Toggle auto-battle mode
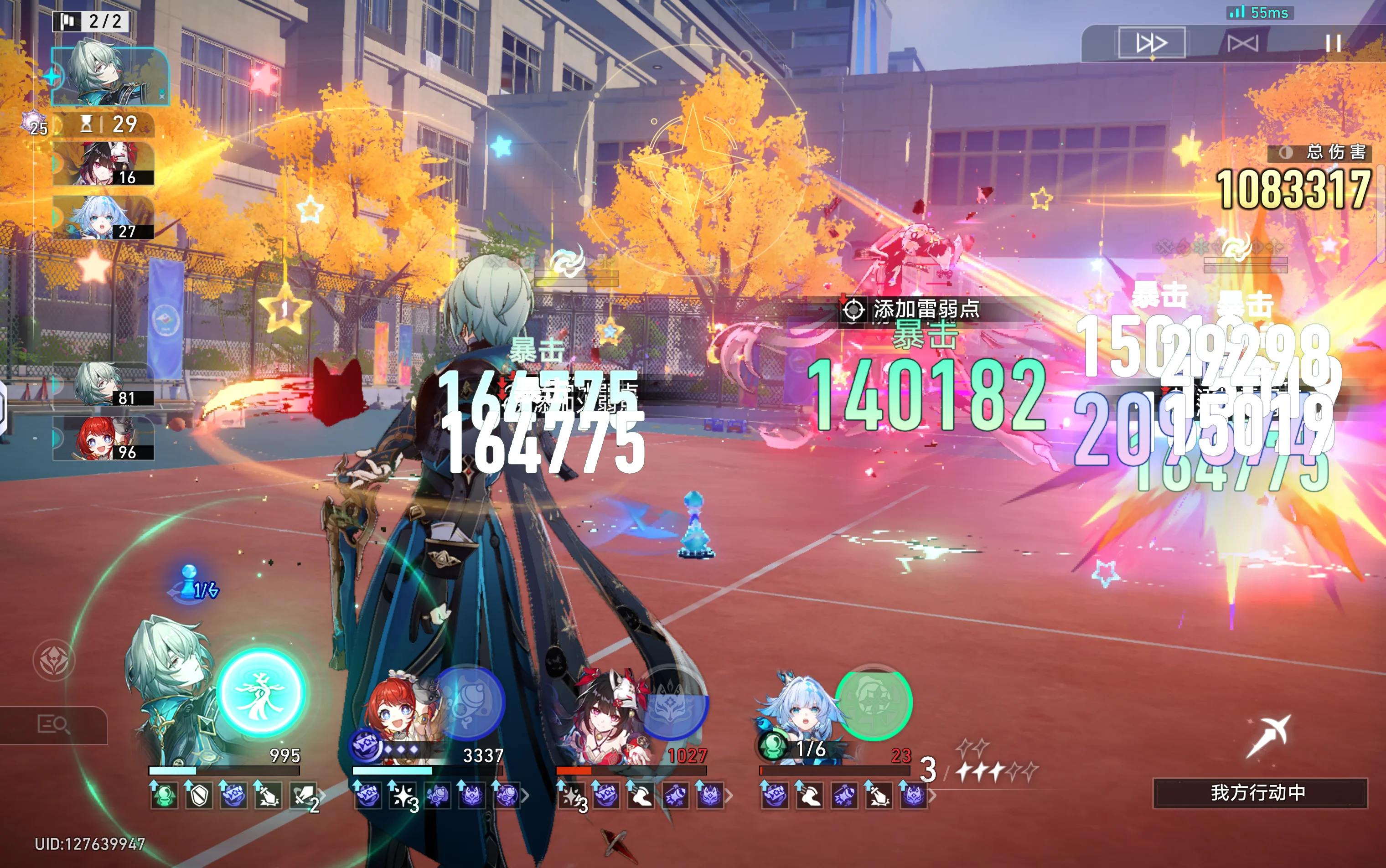1386x868 pixels. point(1242,43)
